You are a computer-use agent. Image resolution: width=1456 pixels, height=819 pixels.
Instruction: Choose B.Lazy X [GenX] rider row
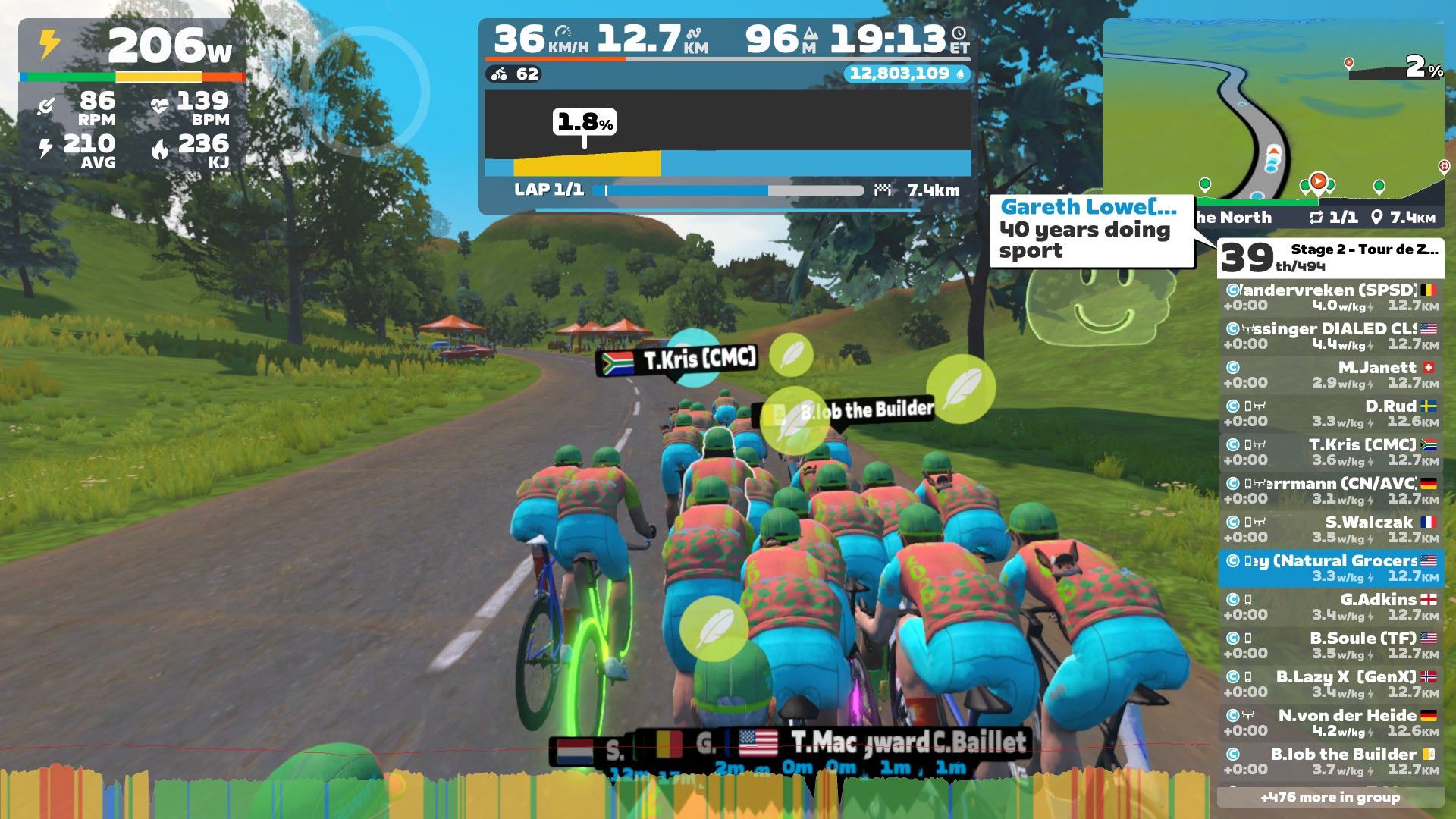click(x=1330, y=684)
